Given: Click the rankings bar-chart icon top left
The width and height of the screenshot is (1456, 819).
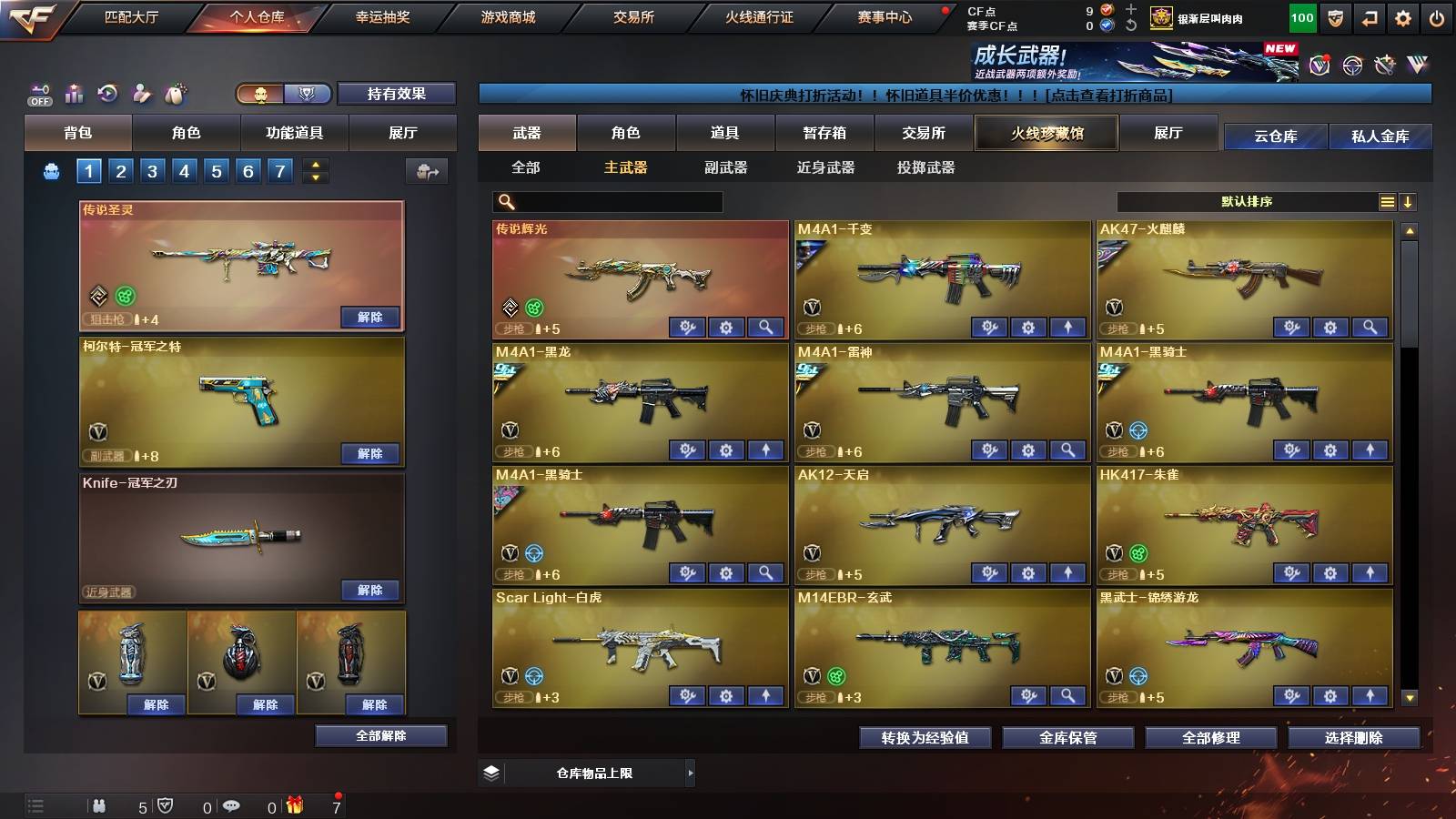Looking at the screenshot, I should 73,93.
